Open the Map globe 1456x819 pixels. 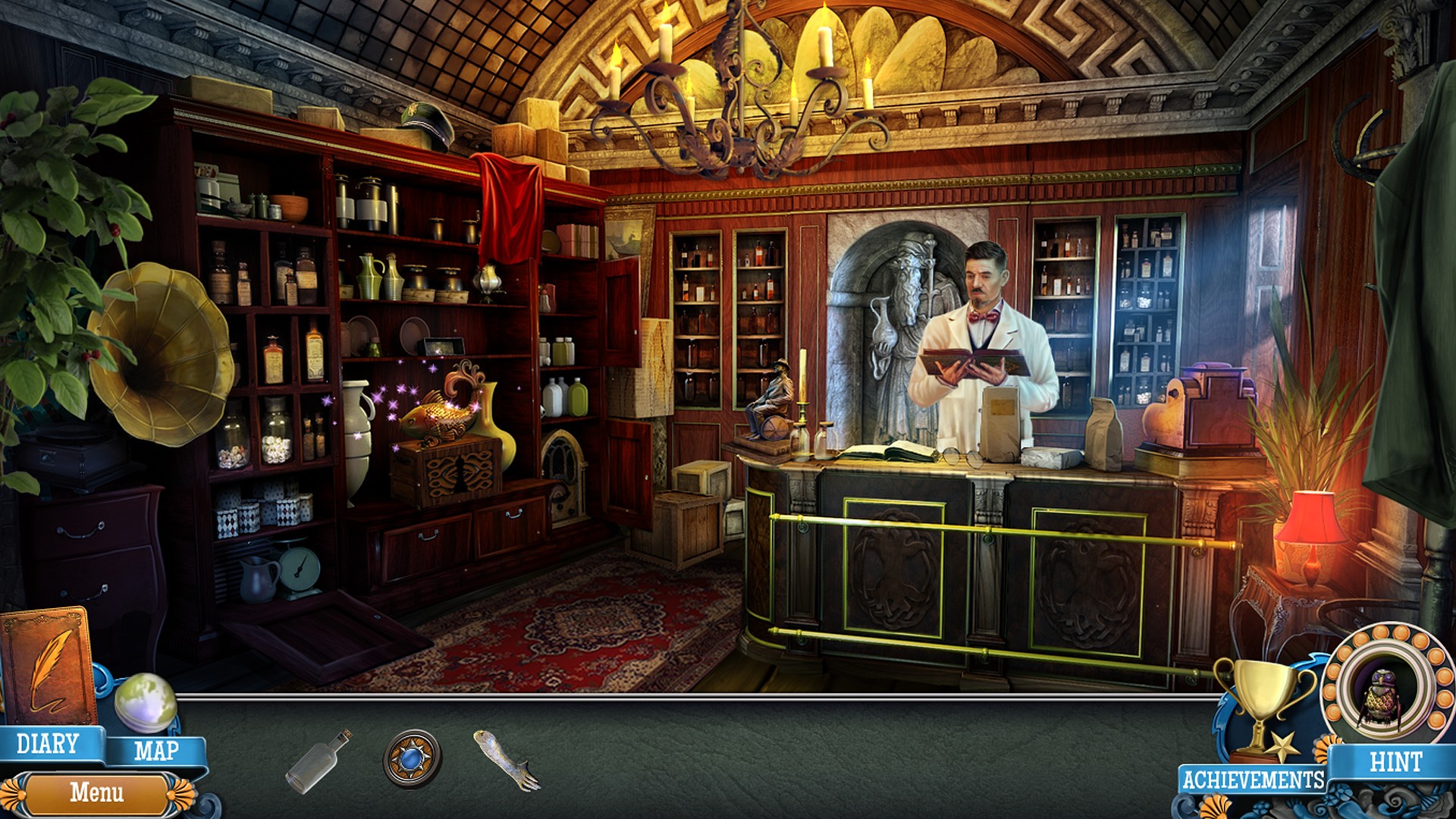coord(146,703)
